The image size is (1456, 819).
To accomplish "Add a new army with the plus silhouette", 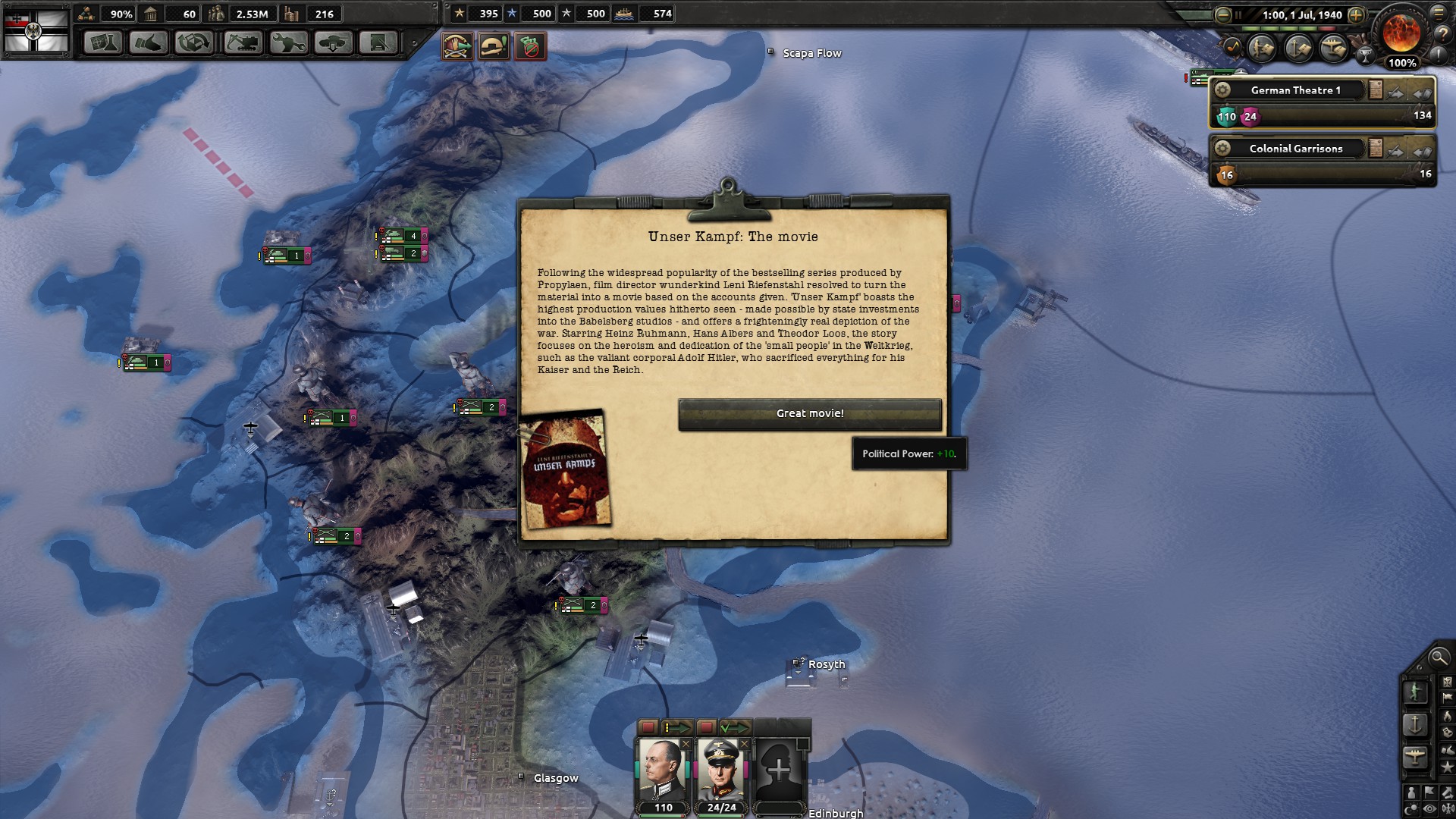I will pyautogui.click(x=779, y=770).
